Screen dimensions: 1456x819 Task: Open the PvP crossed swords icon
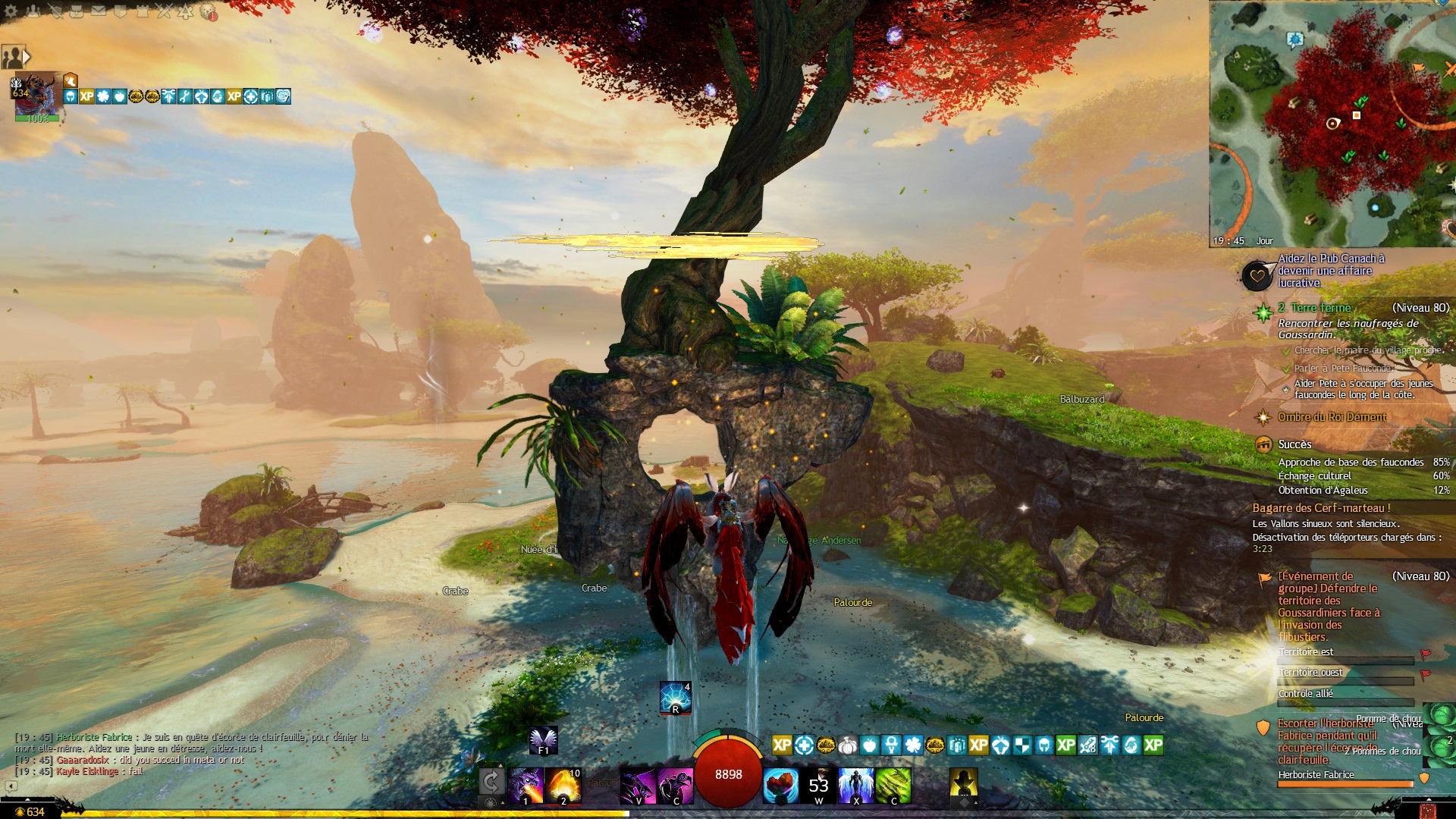point(164,11)
